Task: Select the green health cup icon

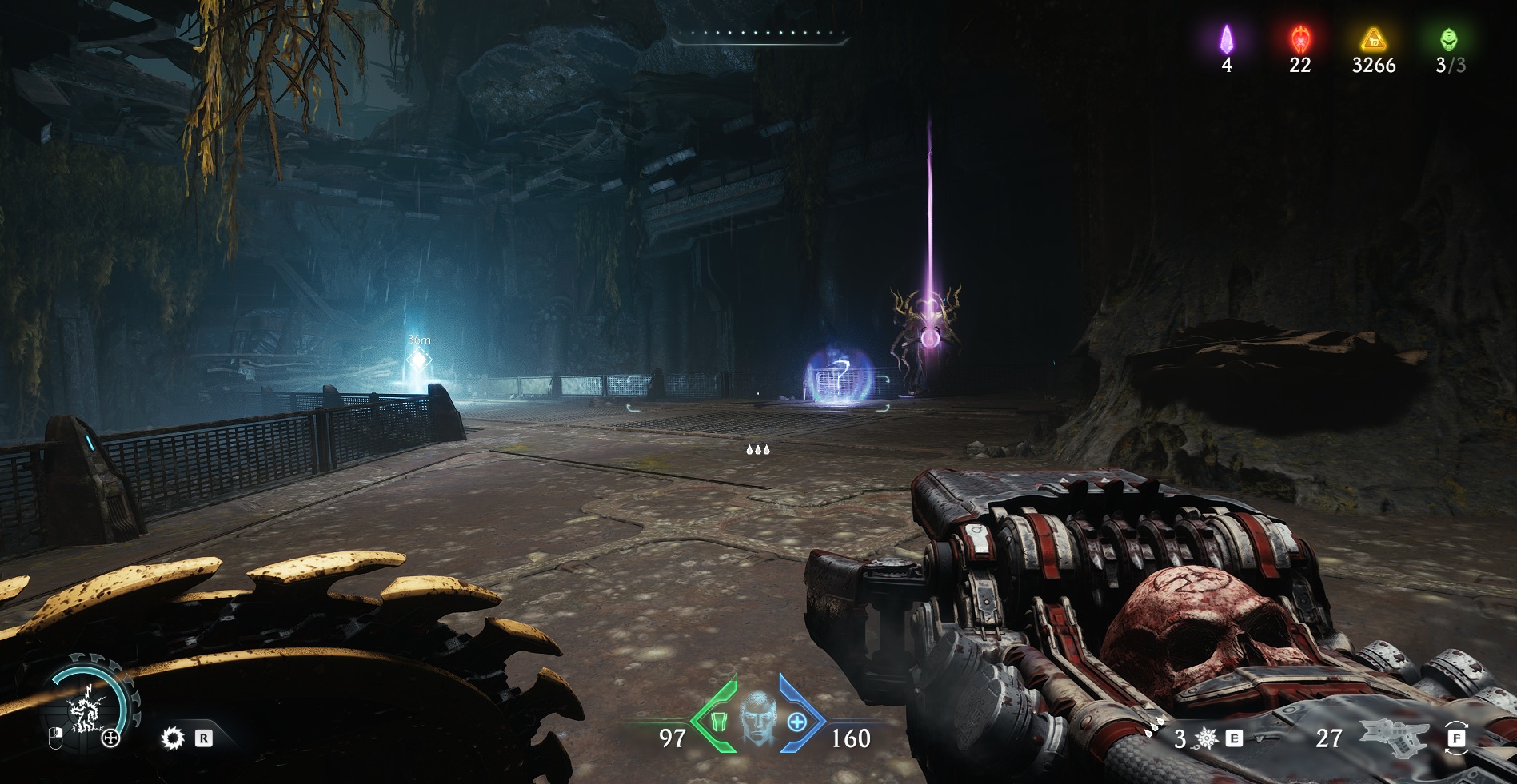Action: 718,721
